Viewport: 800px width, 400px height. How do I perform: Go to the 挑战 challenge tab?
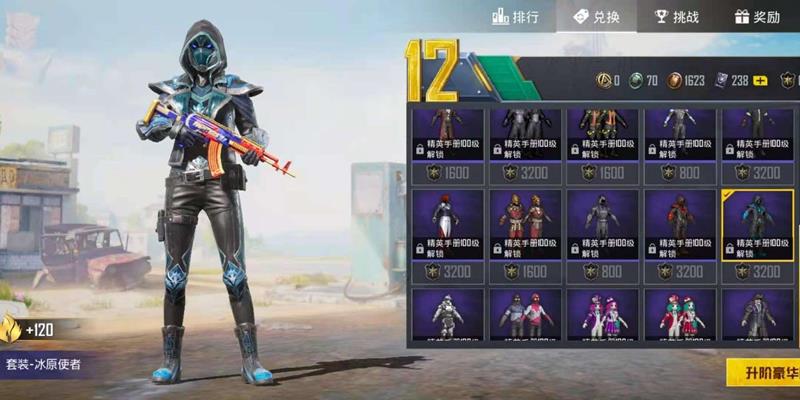(676, 17)
